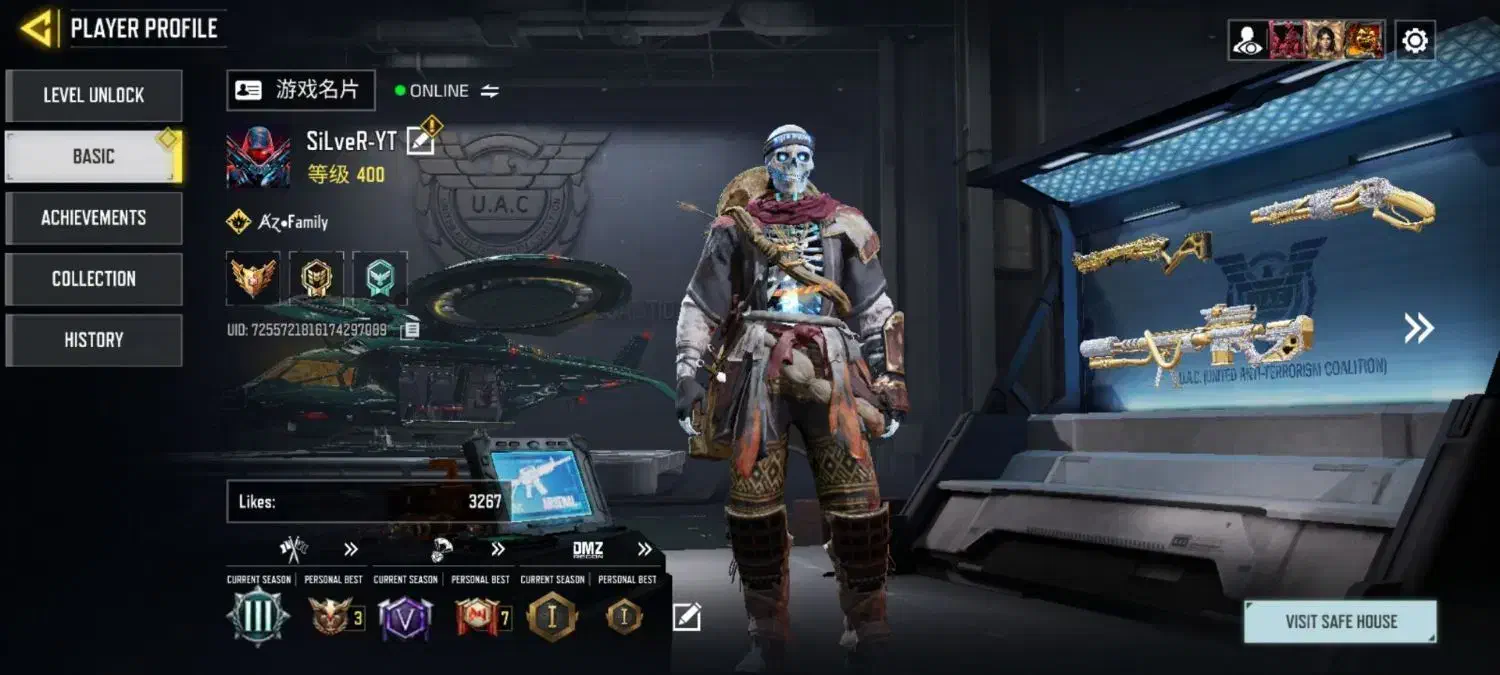Switch to the Achievements tab
The width and height of the screenshot is (1500, 675).
(93, 217)
